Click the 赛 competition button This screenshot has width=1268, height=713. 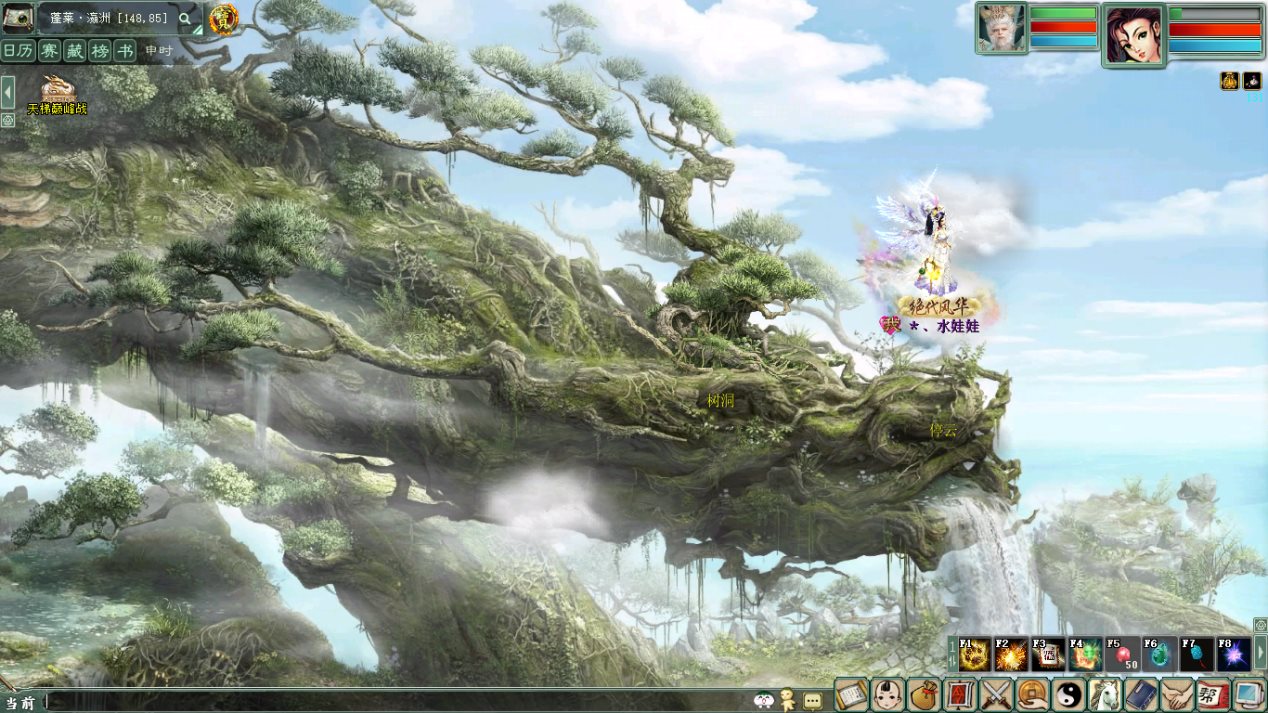[50, 51]
